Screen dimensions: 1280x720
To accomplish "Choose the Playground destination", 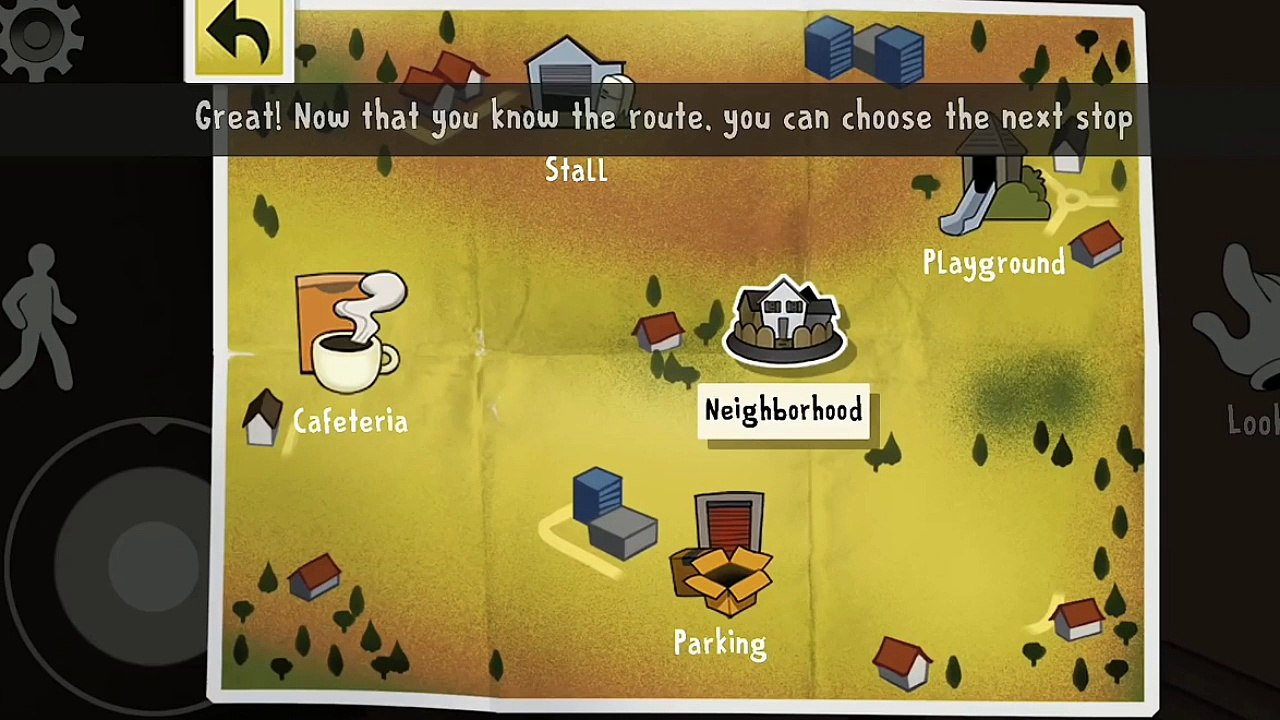I will [x=993, y=210].
